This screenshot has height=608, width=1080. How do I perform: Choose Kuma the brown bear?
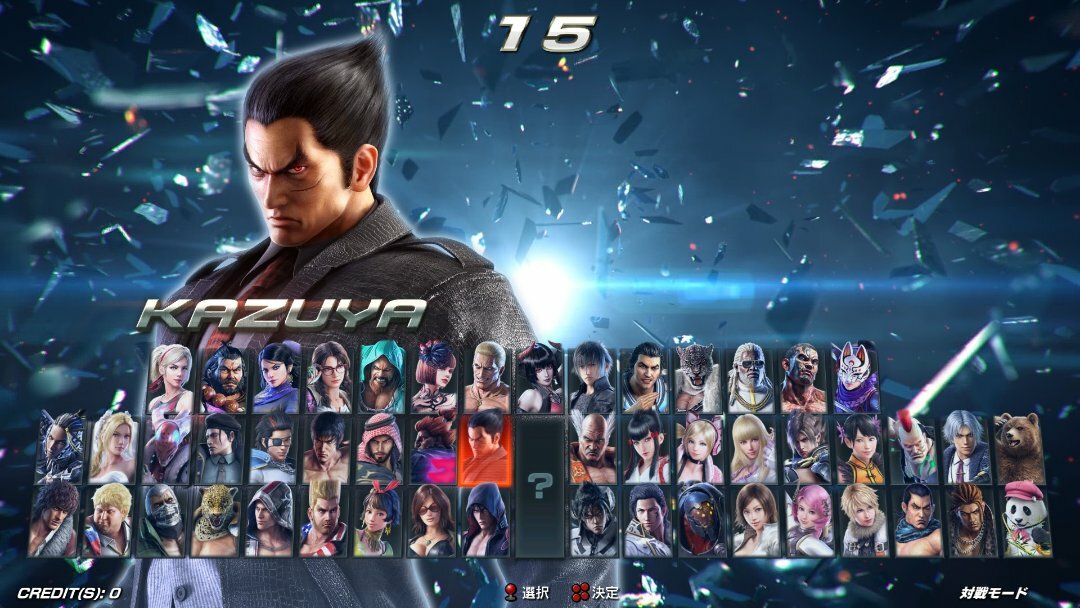pos(1019,447)
